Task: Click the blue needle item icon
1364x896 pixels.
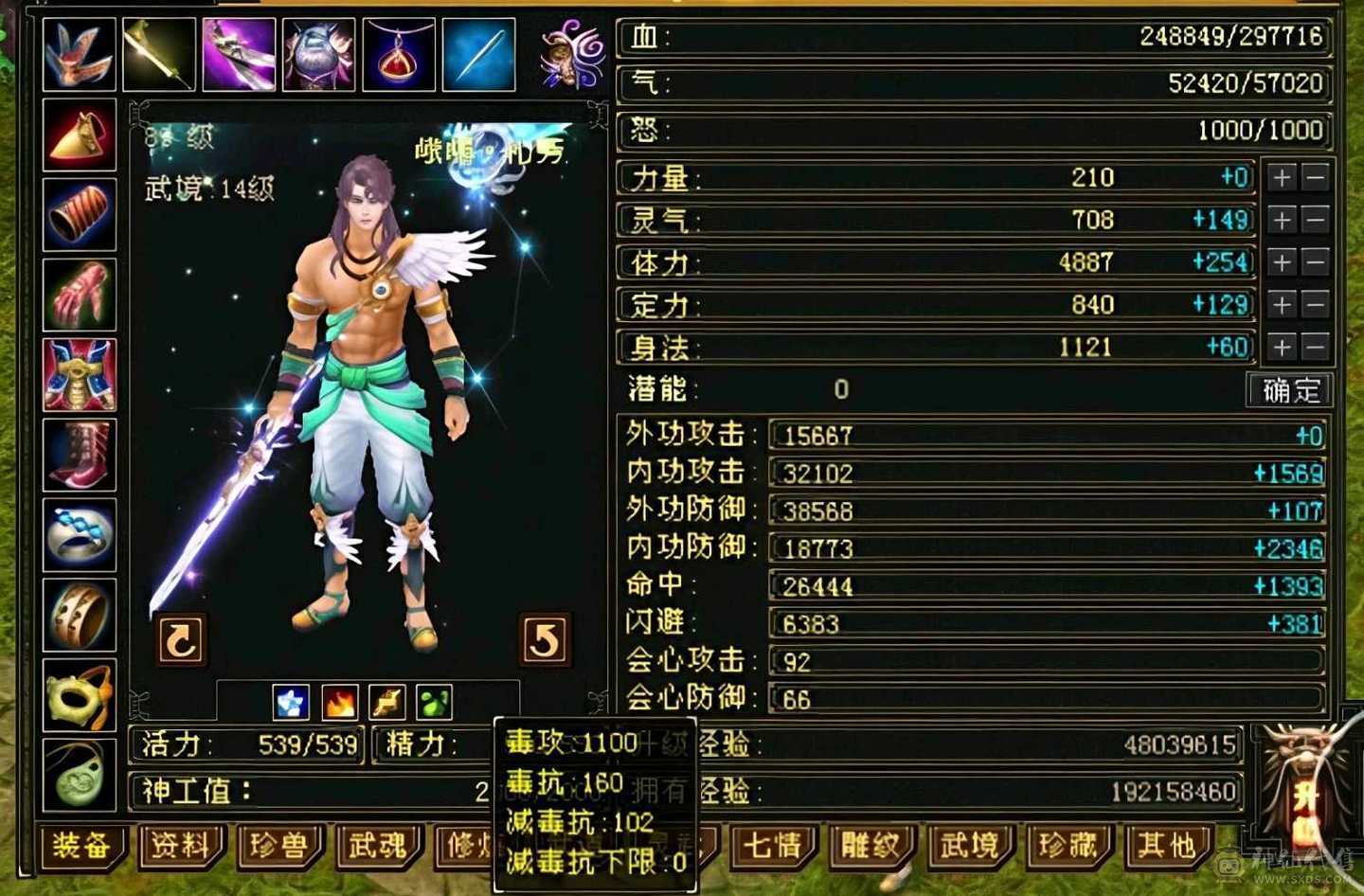Action: (x=477, y=54)
